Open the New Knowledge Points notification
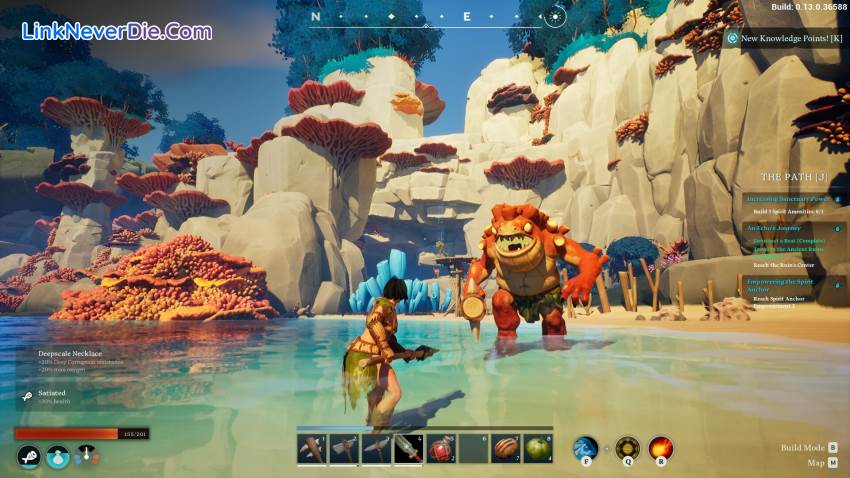This screenshot has height=478, width=850. [785, 38]
